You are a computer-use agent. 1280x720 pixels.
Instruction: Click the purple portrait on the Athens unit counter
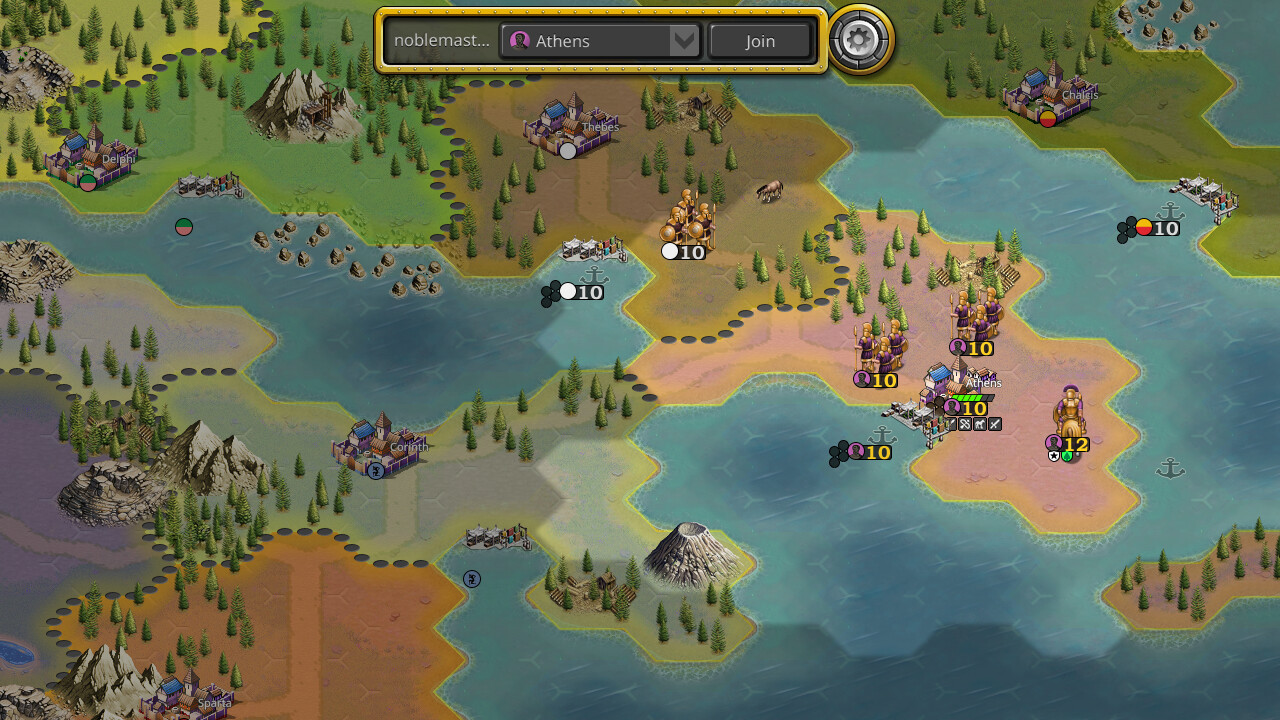[x=952, y=407]
